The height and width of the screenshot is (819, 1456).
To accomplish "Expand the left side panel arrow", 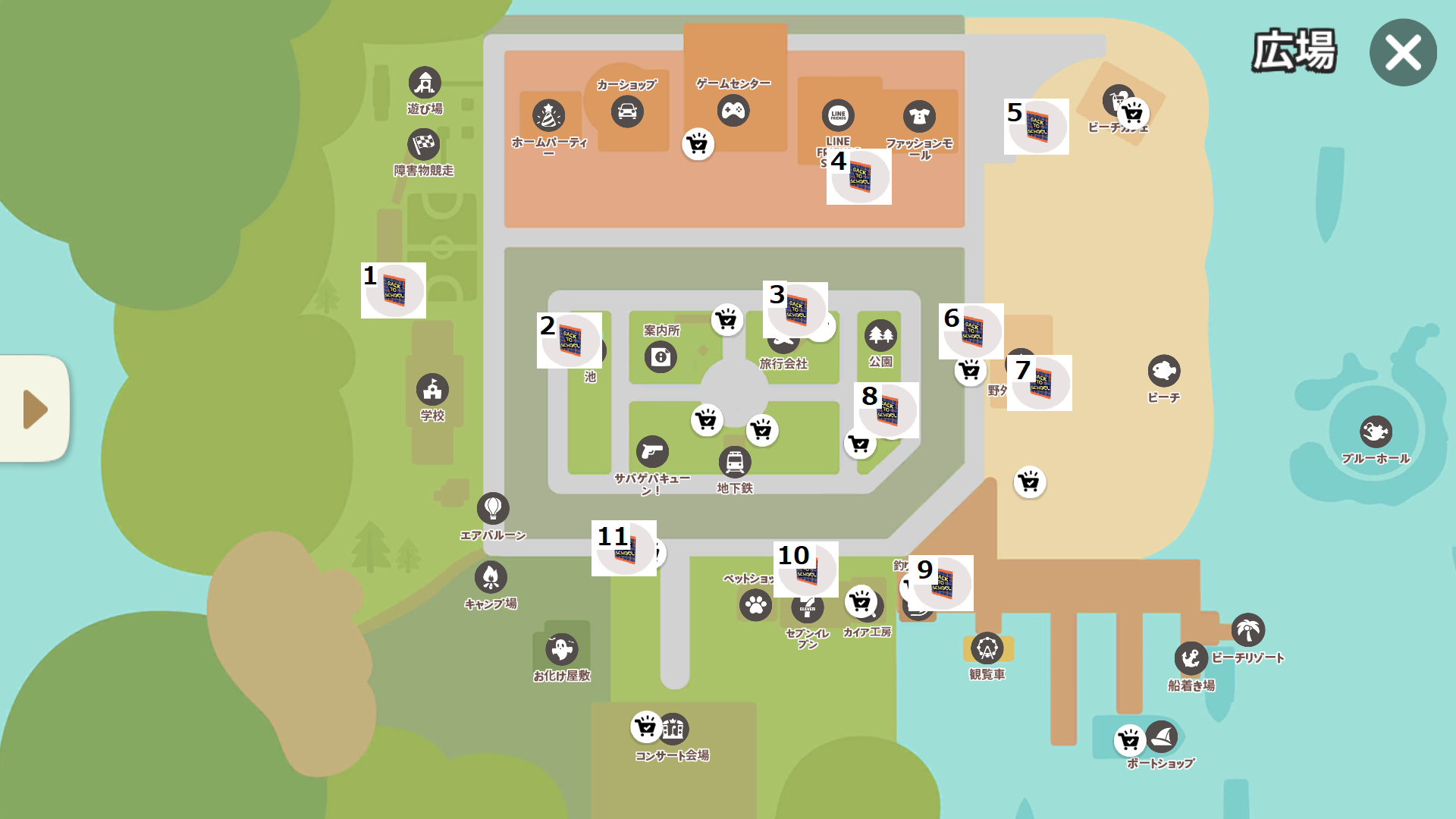I will (x=35, y=409).
